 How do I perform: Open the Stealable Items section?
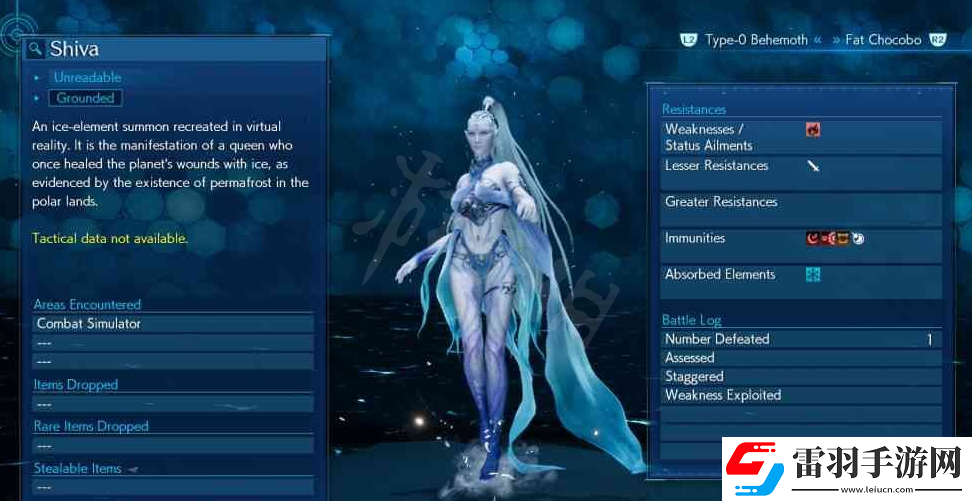coord(78,468)
